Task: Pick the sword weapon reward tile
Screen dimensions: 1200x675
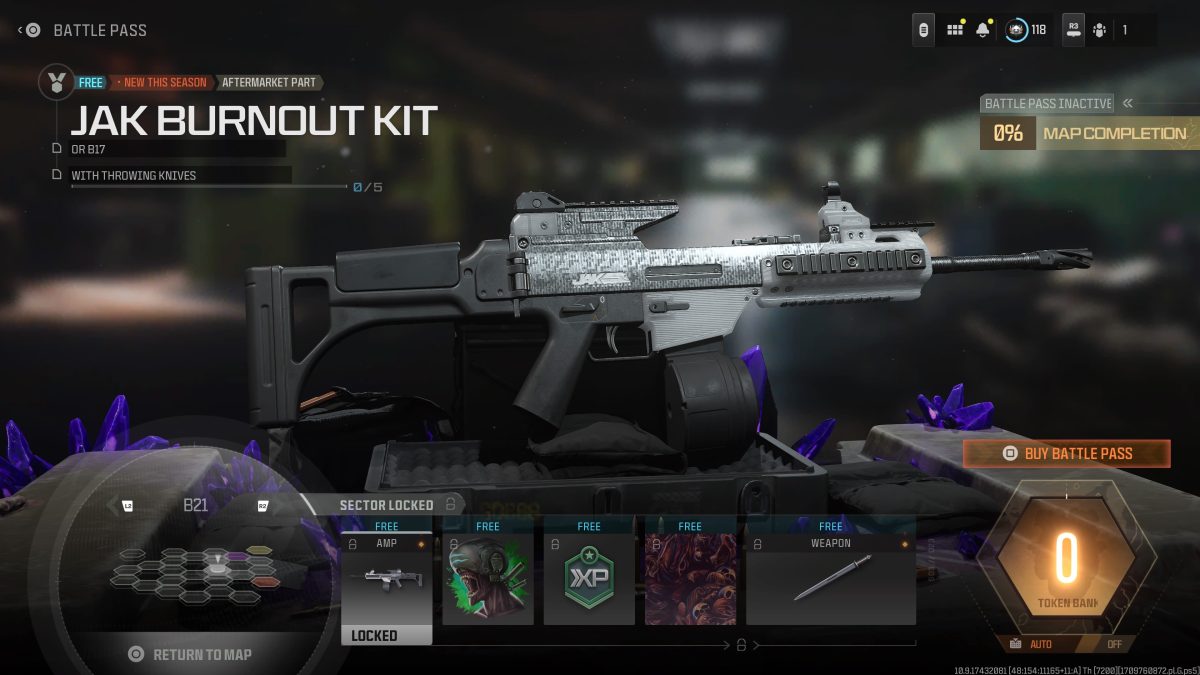Action: (831, 579)
